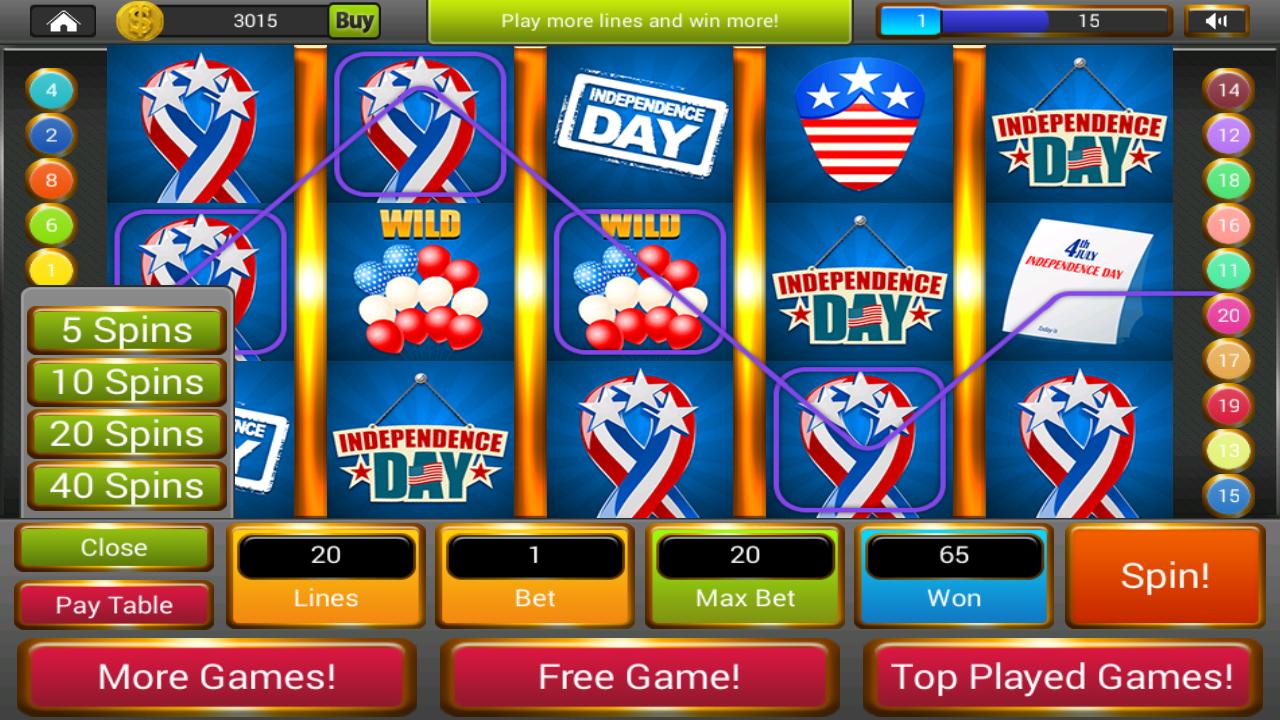Click the gold coin balance icon
The width and height of the screenshot is (1280, 720).
[138, 20]
